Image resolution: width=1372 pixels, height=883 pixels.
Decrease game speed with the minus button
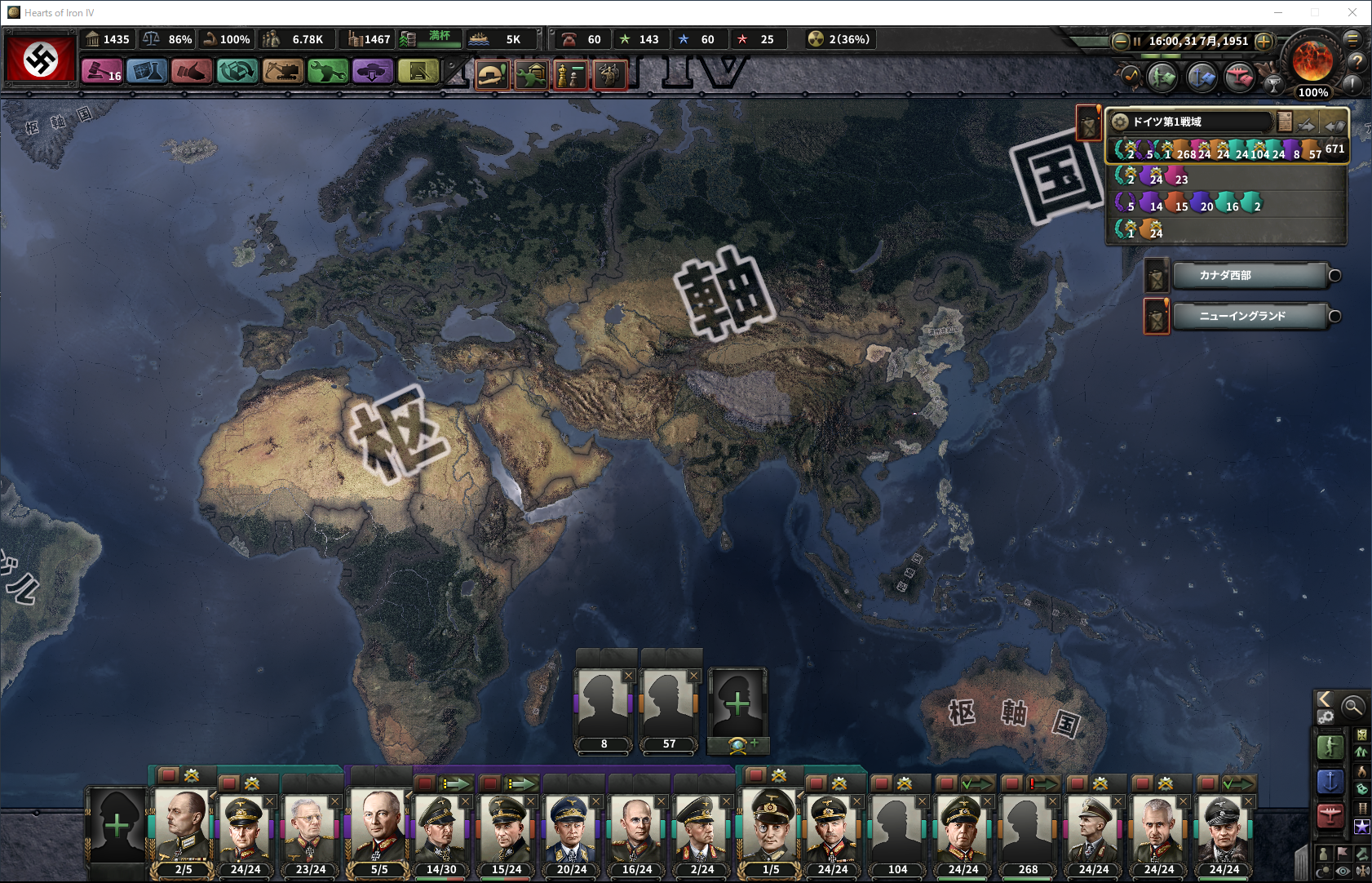[x=1121, y=41]
